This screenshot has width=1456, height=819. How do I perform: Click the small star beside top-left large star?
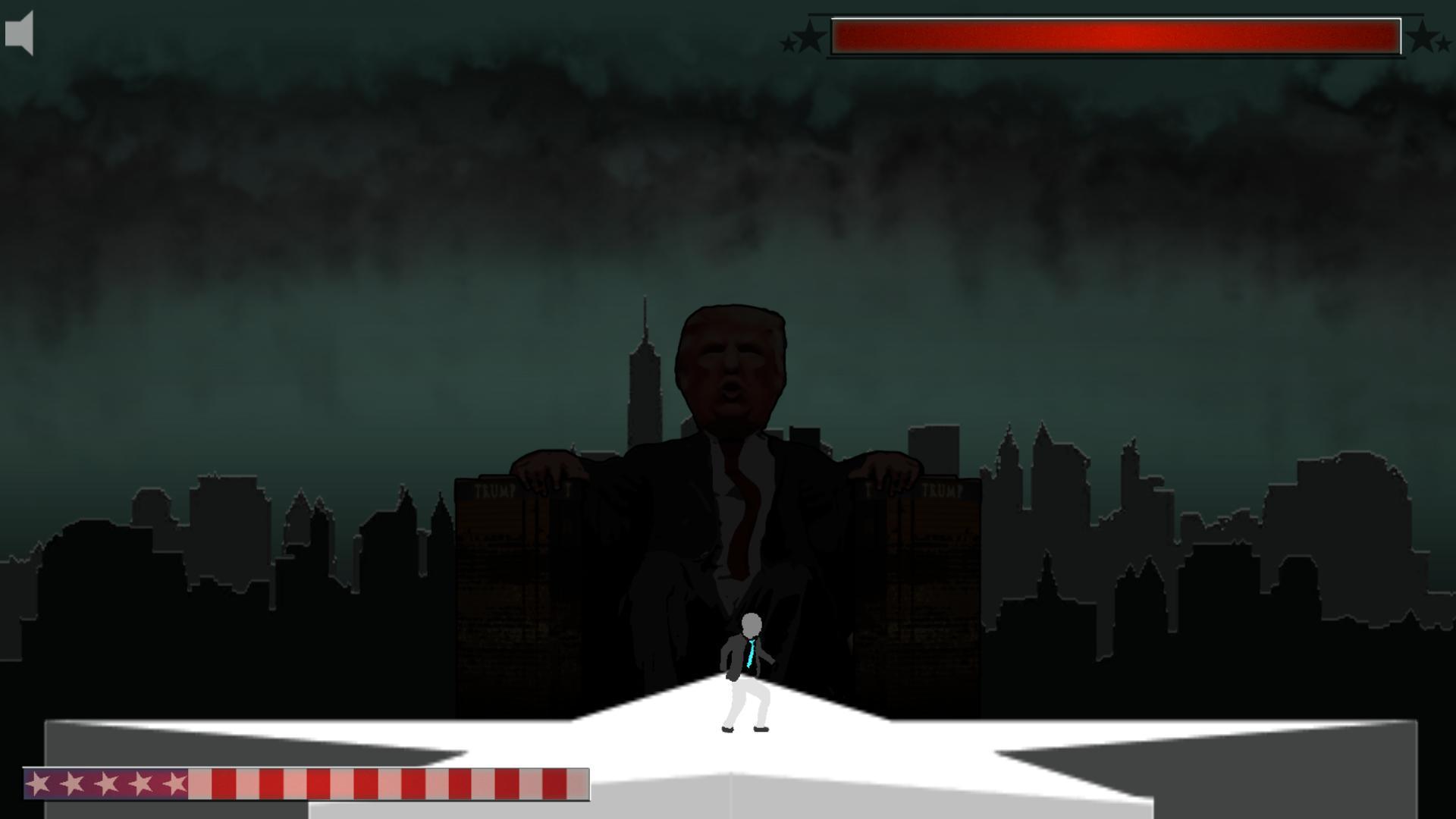click(x=787, y=42)
